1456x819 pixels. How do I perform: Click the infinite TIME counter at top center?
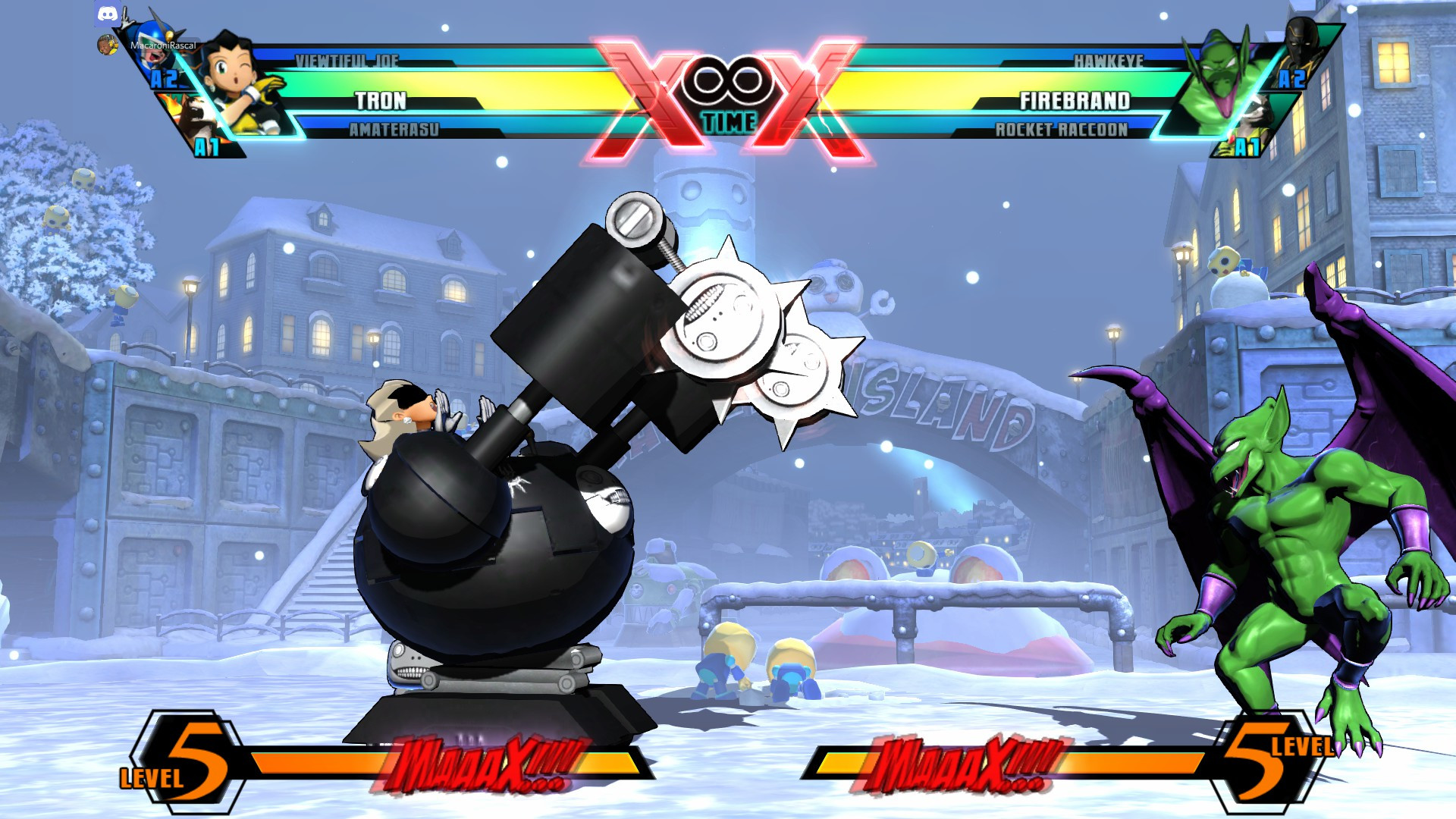coord(728,82)
